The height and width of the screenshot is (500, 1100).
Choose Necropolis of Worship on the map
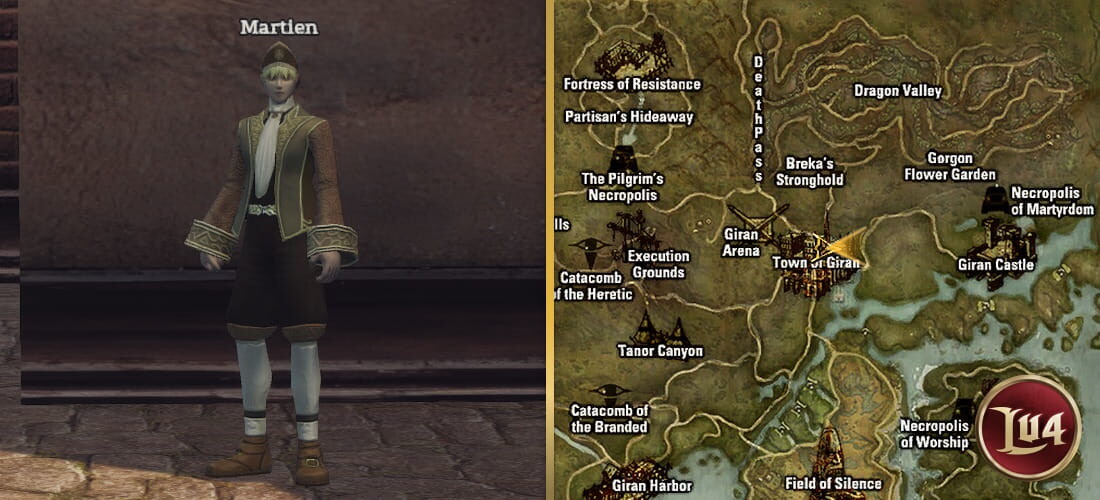pos(934,433)
